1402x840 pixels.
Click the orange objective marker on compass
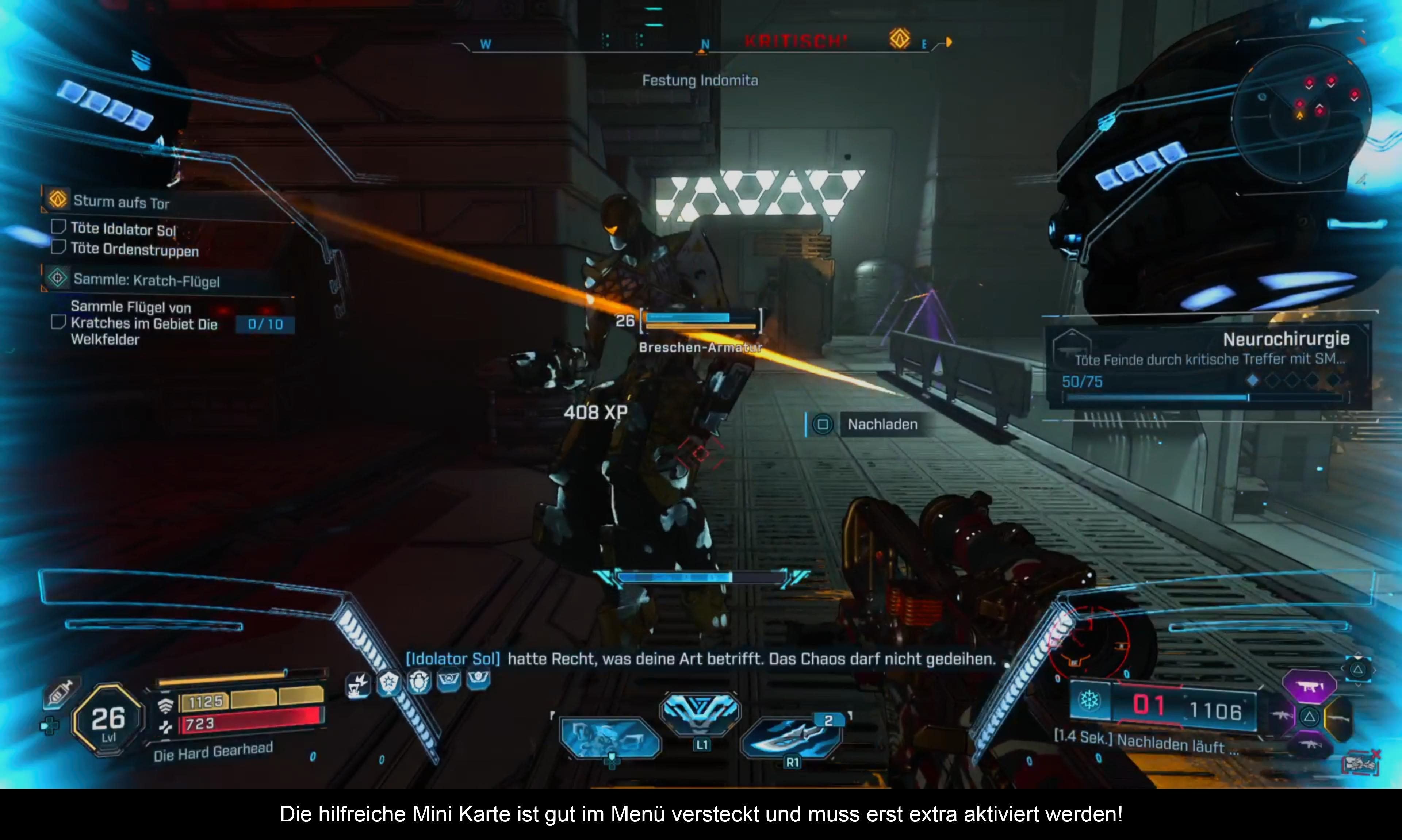899,39
